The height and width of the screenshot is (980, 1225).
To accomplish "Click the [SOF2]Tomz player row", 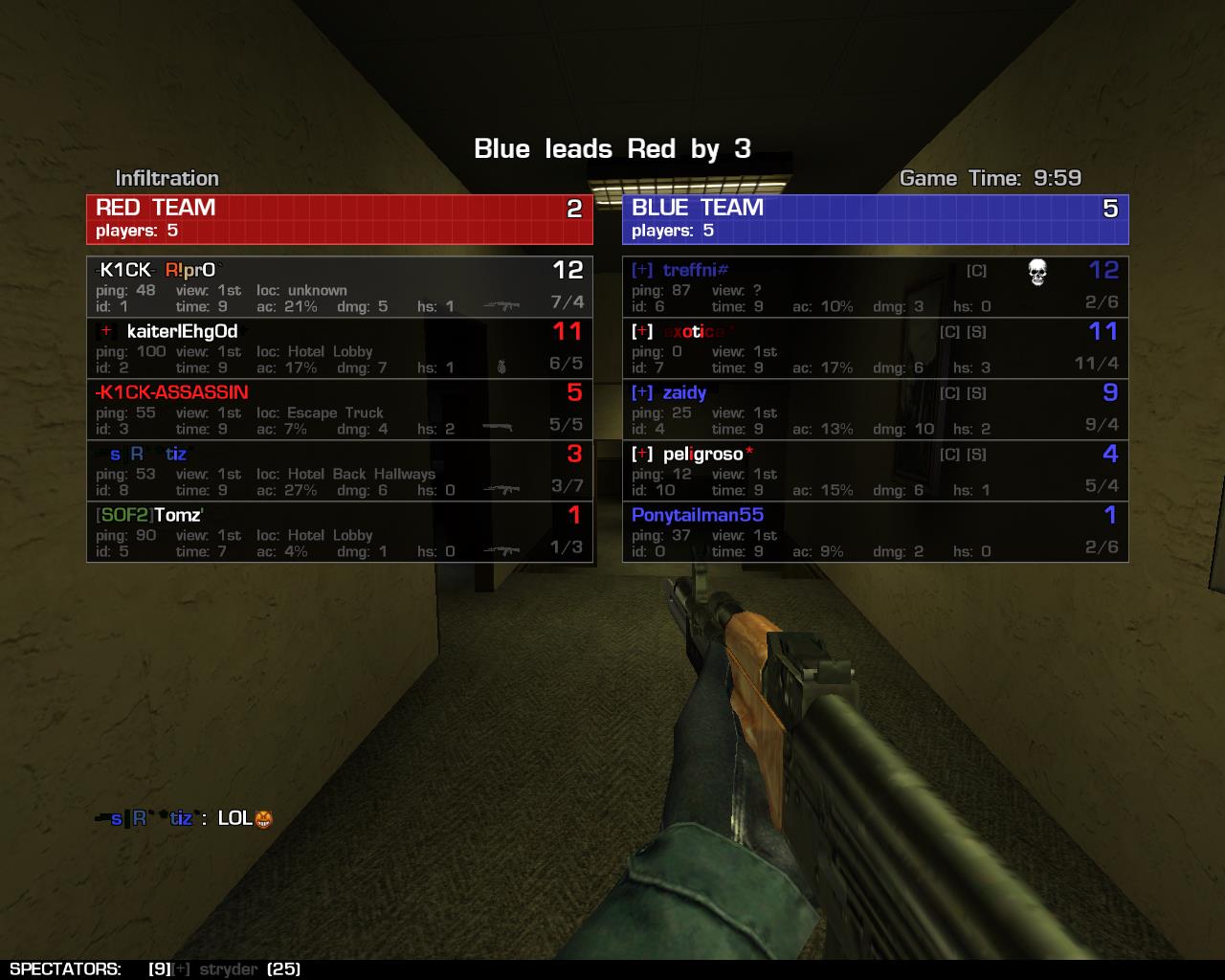I will pos(340,531).
